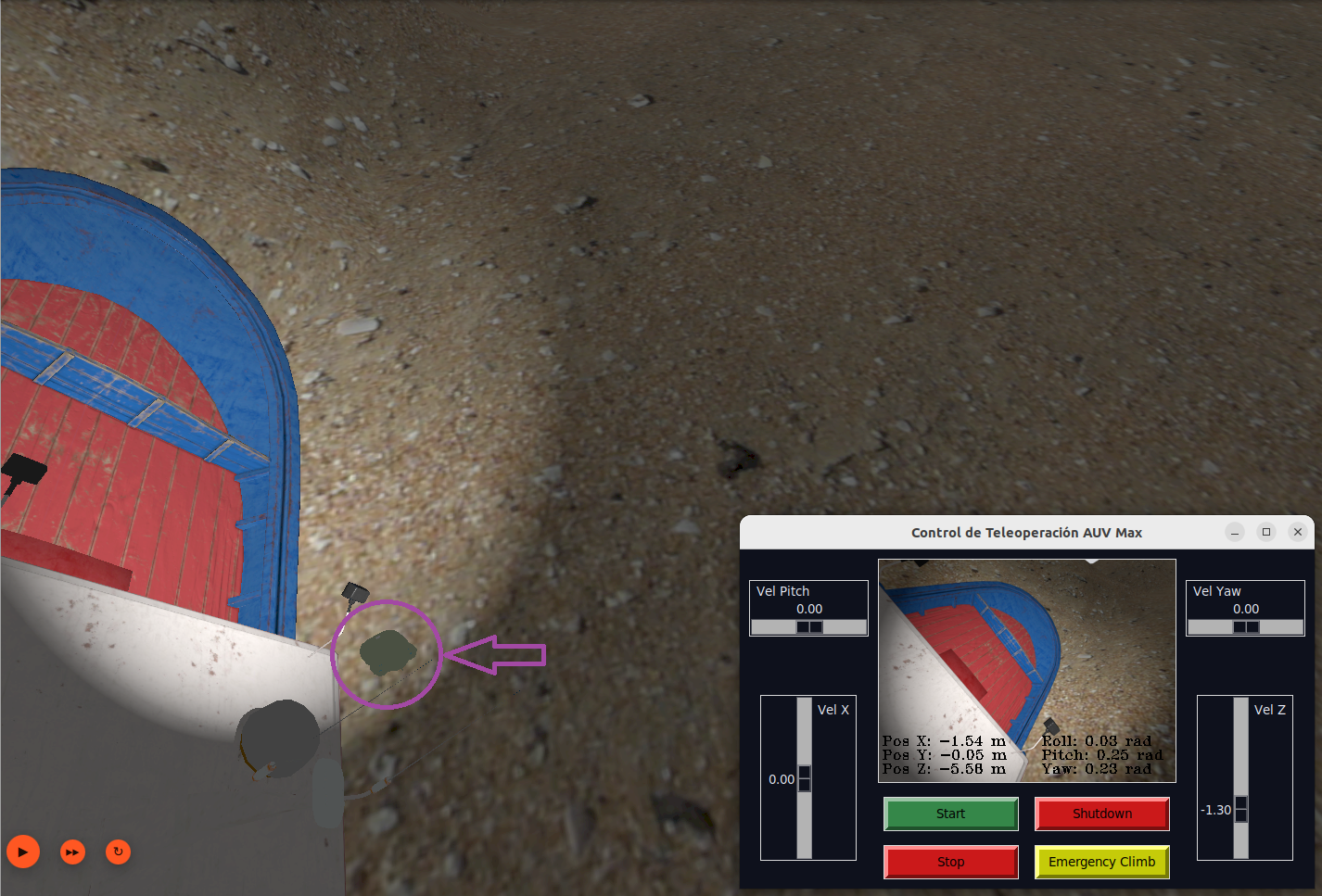Click the Vel Pitch slider handle
The height and width of the screenshot is (896, 1322).
(807, 626)
